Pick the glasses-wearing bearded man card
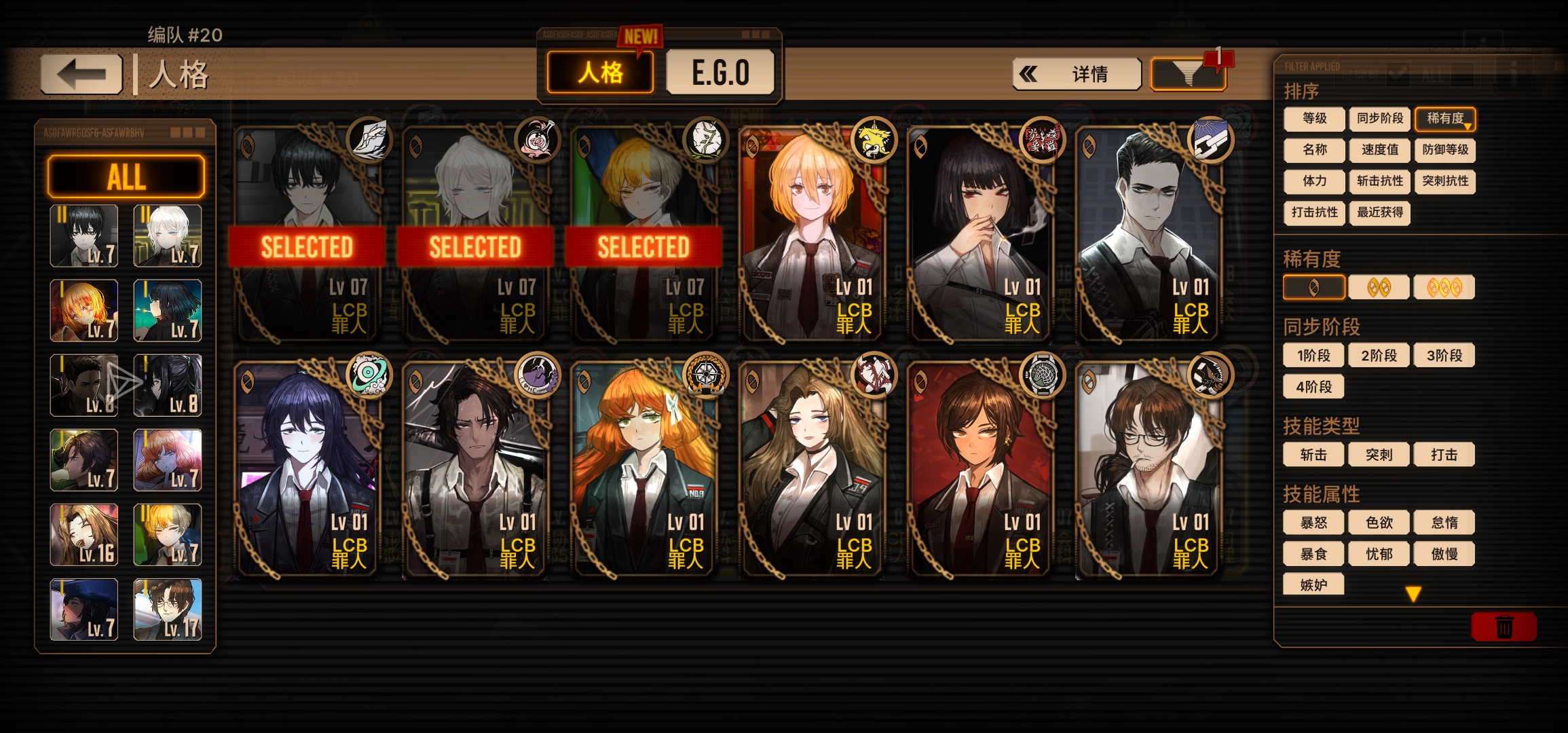The image size is (1568, 733). coord(1147,470)
